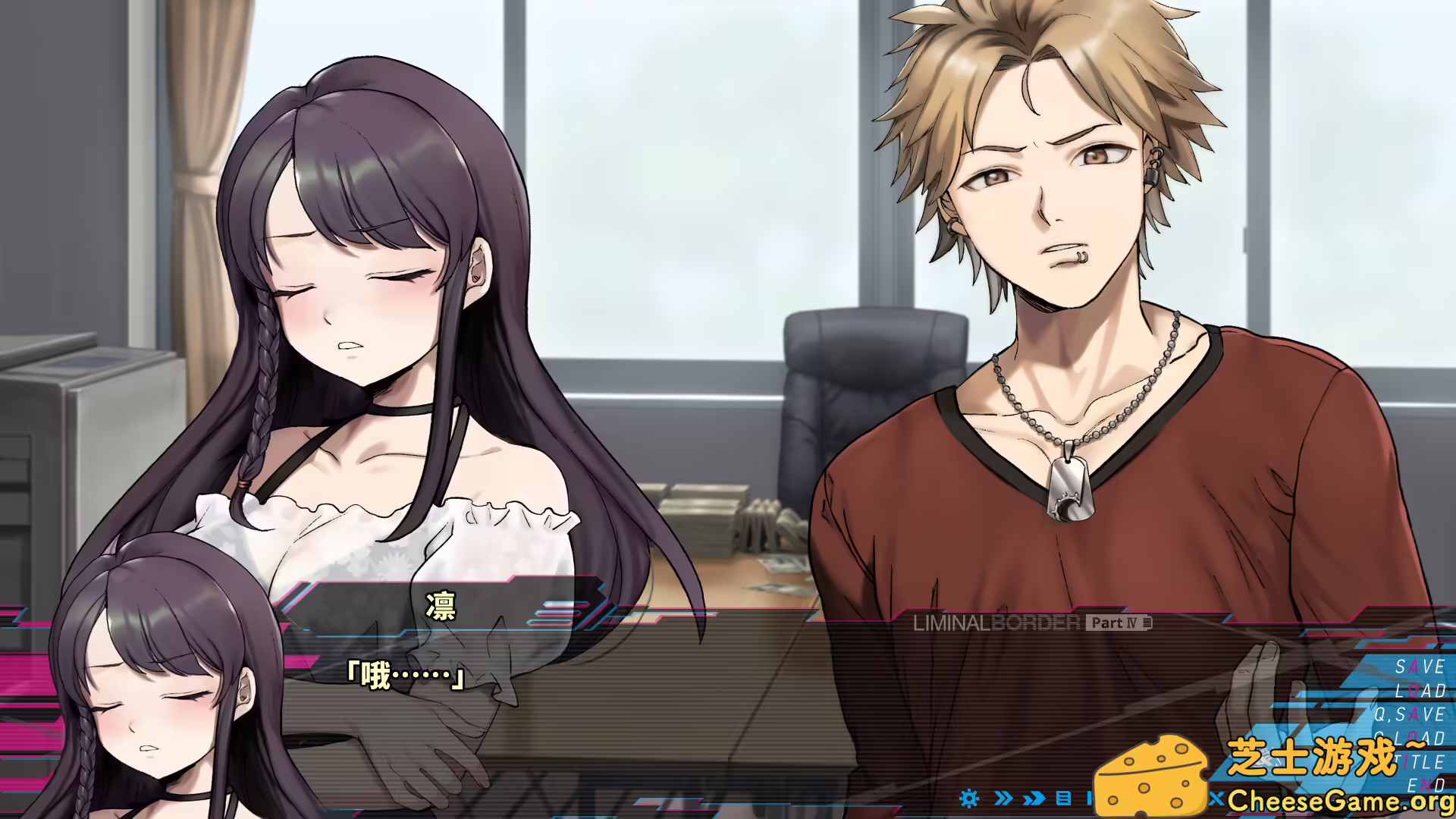This screenshot has height=819, width=1456.
Task: Toggle auto-read mode with the sun icon
Action: click(968, 799)
